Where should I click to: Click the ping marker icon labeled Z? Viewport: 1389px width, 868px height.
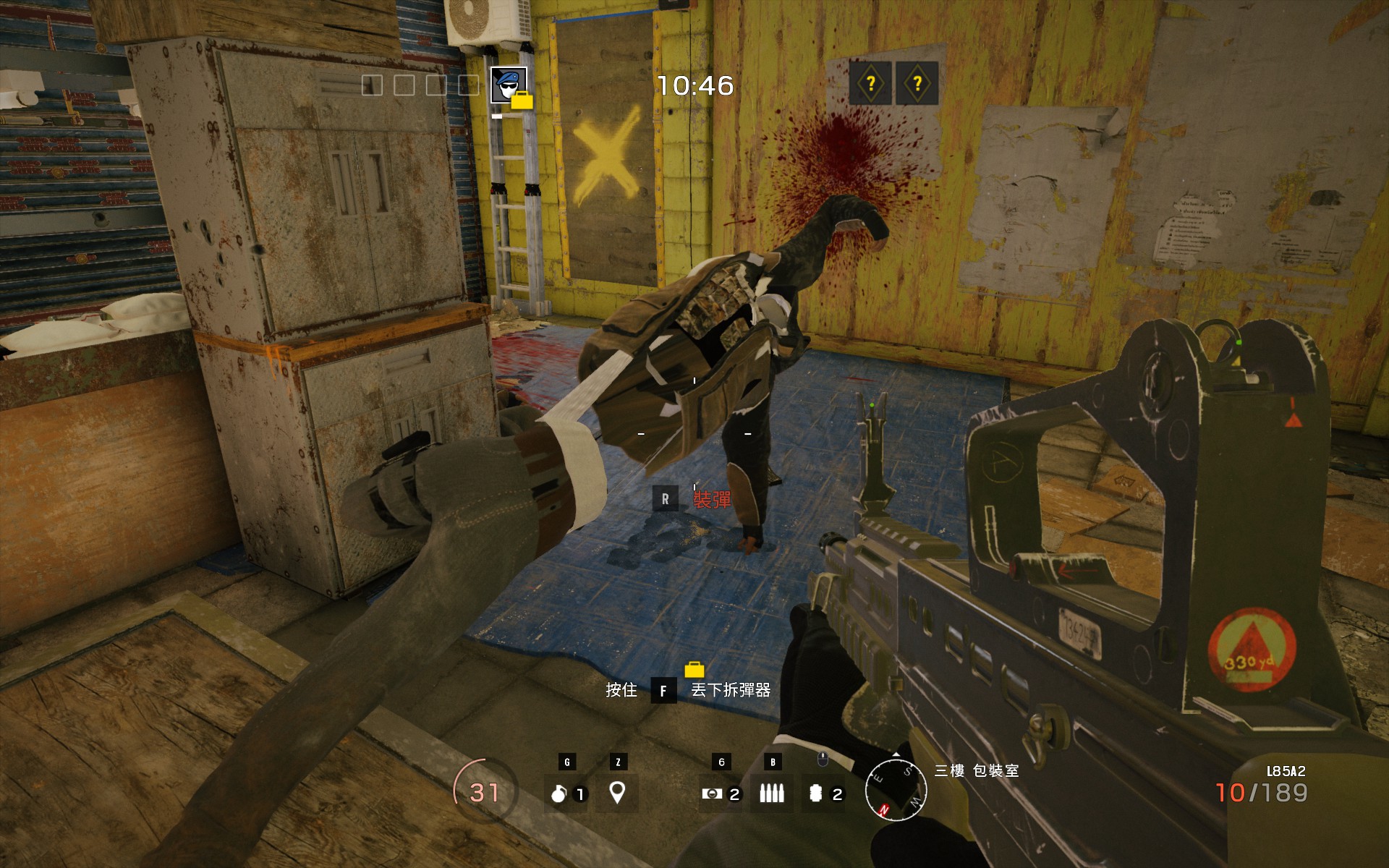617,793
